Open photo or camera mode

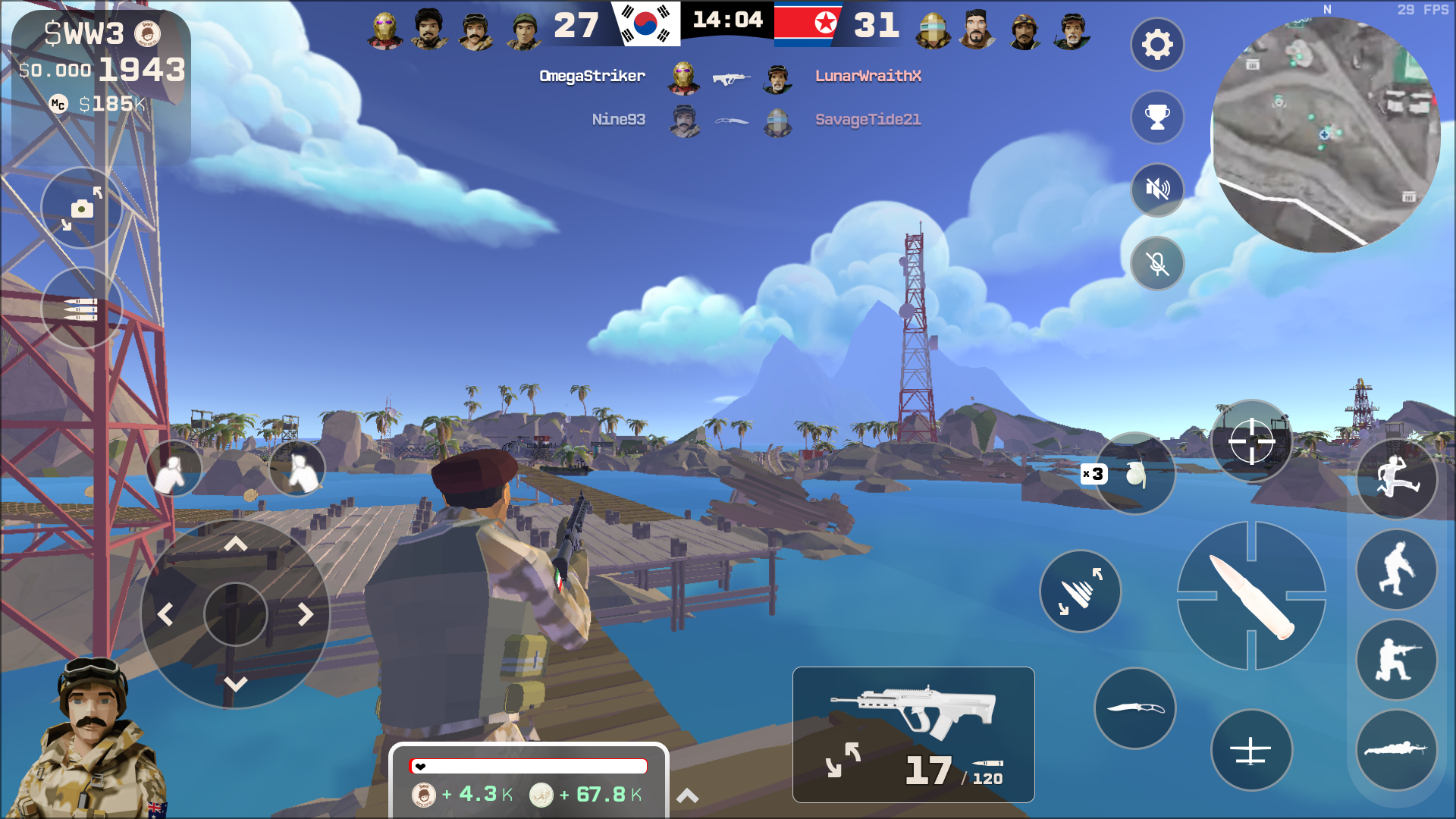point(83,207)
